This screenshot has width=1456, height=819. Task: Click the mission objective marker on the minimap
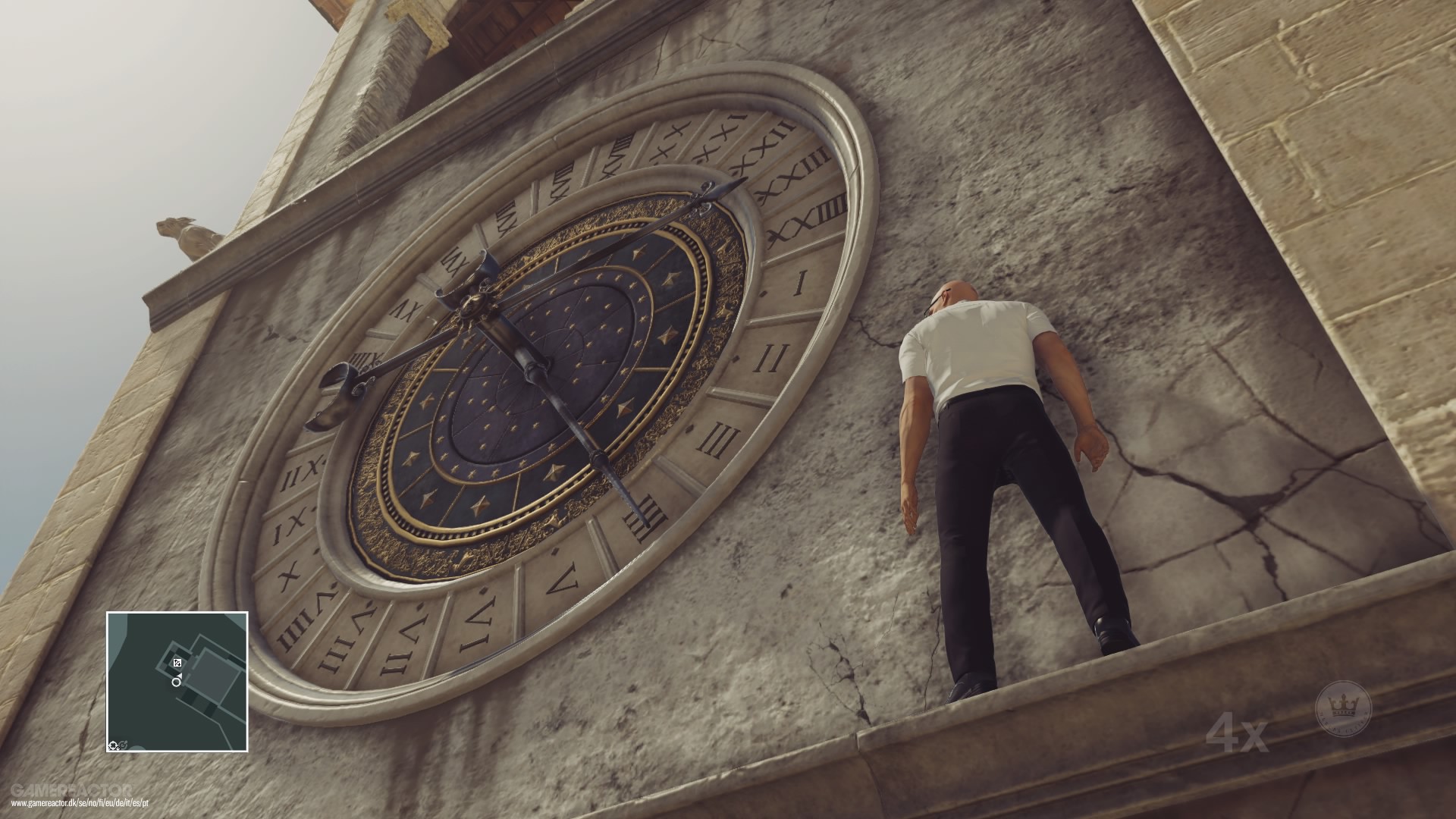point(177,662)
